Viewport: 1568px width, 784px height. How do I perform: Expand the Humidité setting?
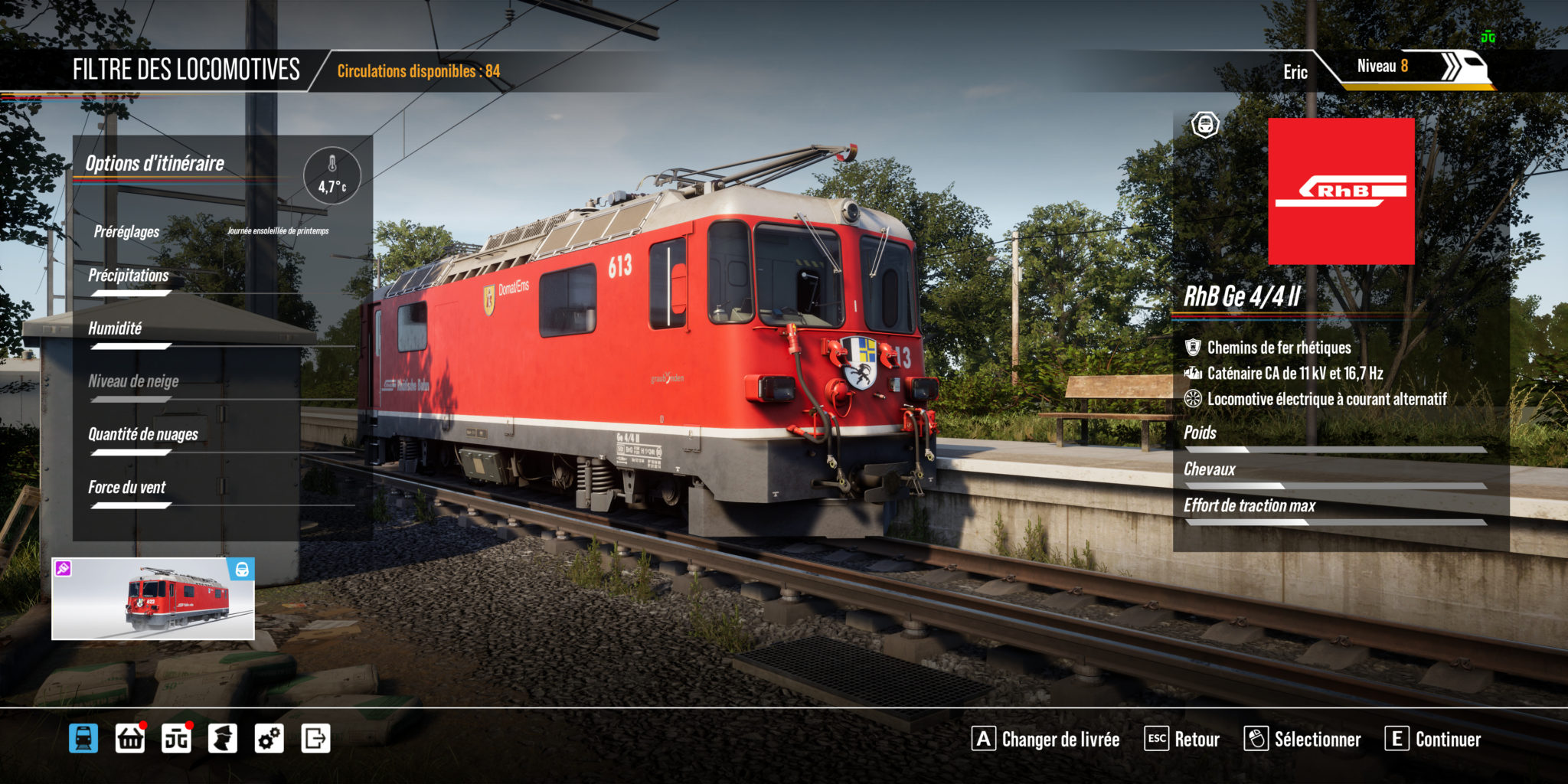116,329
